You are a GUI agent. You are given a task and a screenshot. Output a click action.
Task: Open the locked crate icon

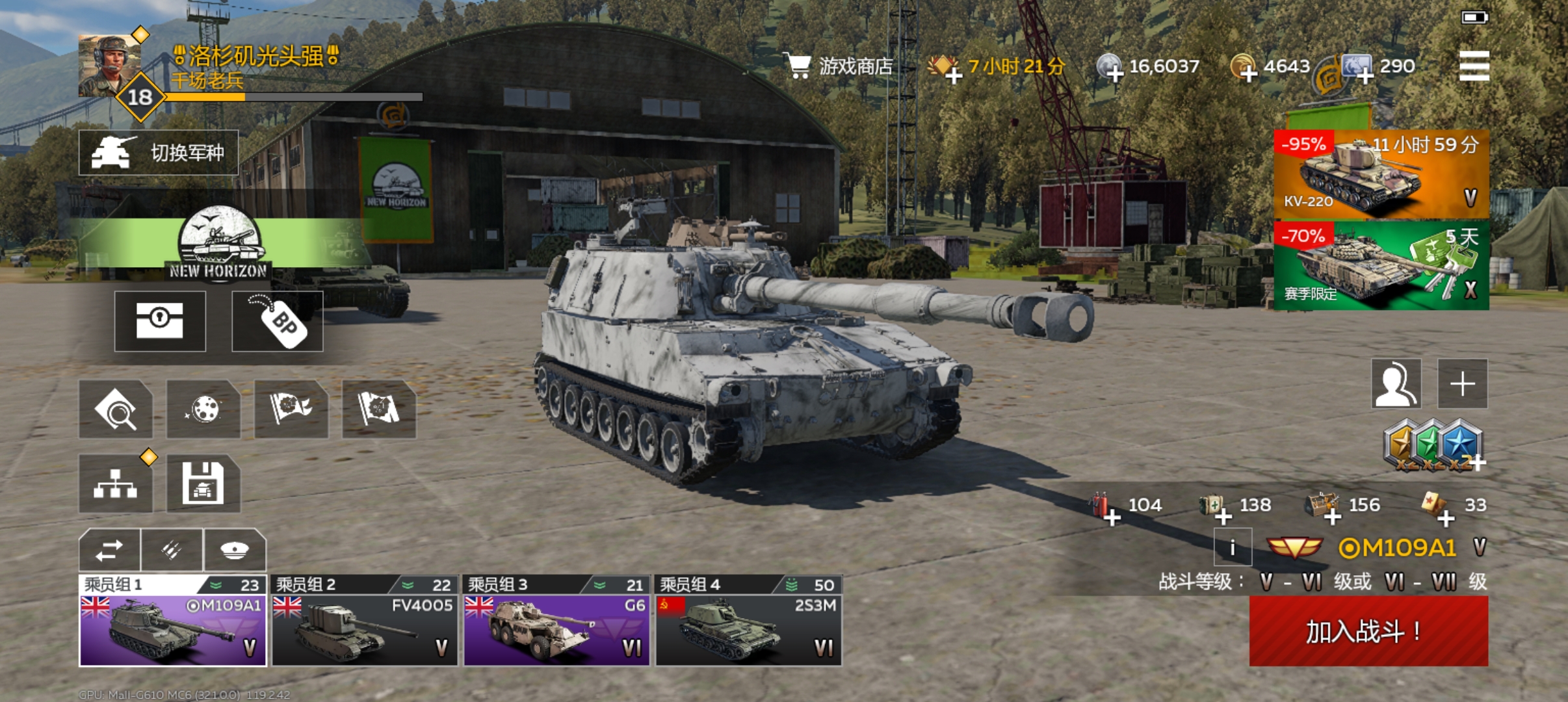[160, 321]
